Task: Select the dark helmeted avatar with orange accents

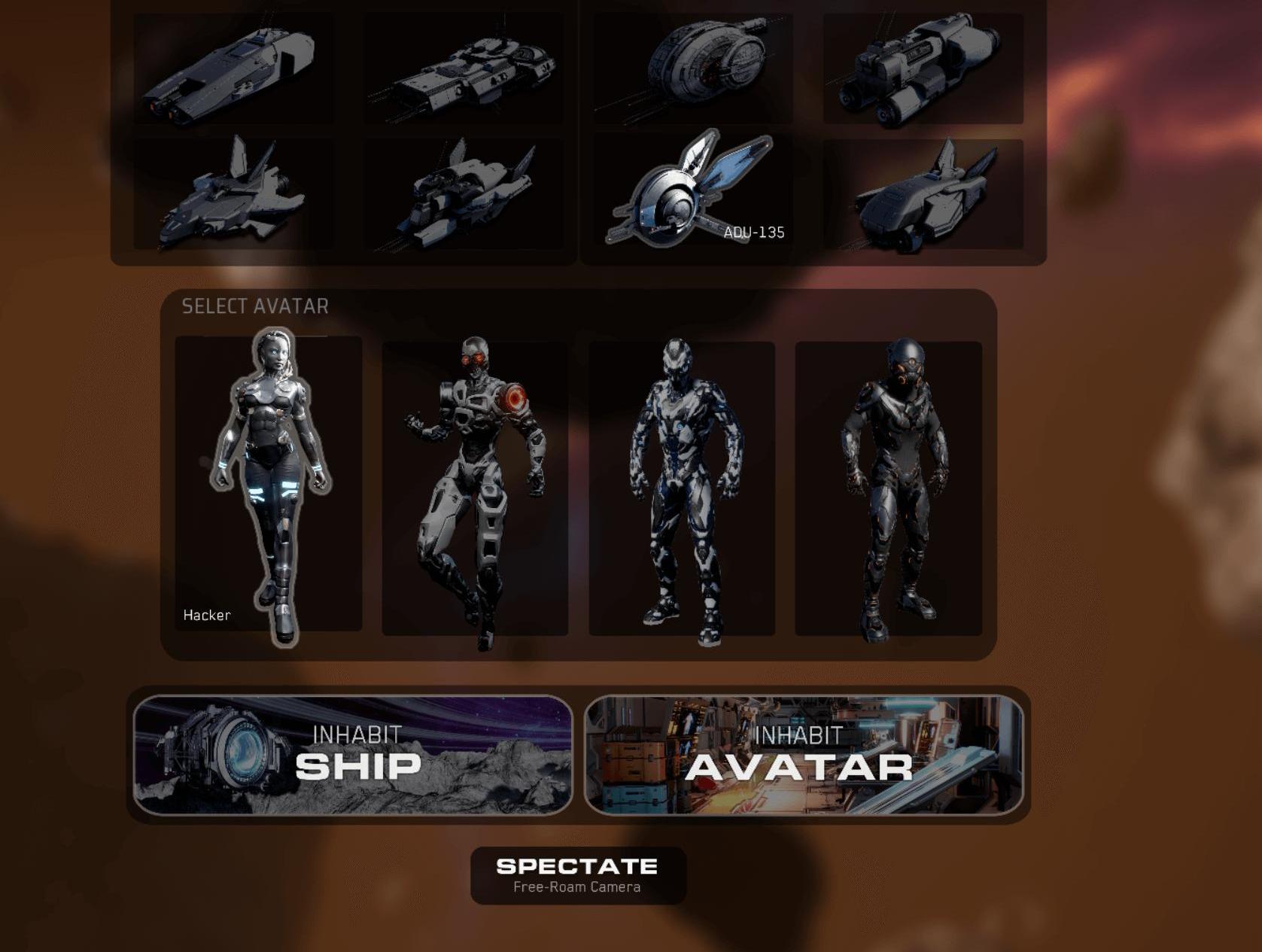Action: pos(888,488)
